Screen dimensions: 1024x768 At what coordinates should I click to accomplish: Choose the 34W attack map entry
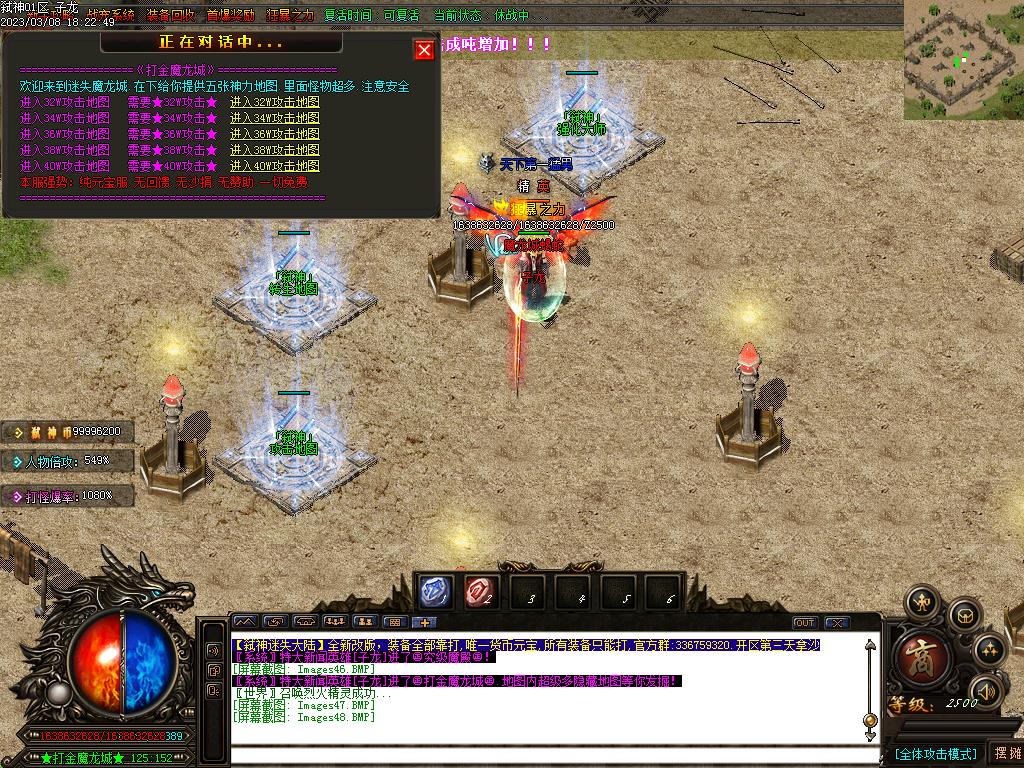tap(274, 118)
